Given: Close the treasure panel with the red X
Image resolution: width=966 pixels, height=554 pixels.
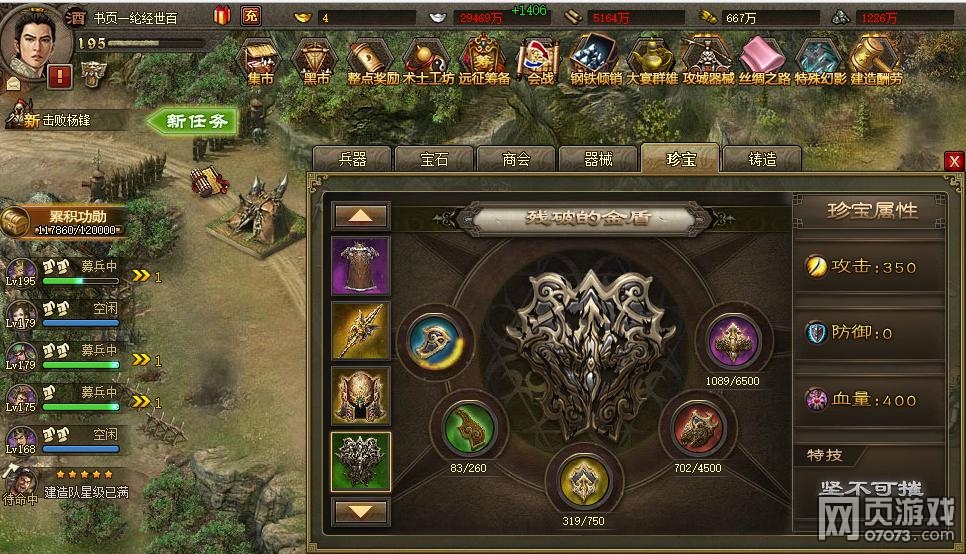Looking at the screenshot, I should pyautogui.click(x=954, y=161).
